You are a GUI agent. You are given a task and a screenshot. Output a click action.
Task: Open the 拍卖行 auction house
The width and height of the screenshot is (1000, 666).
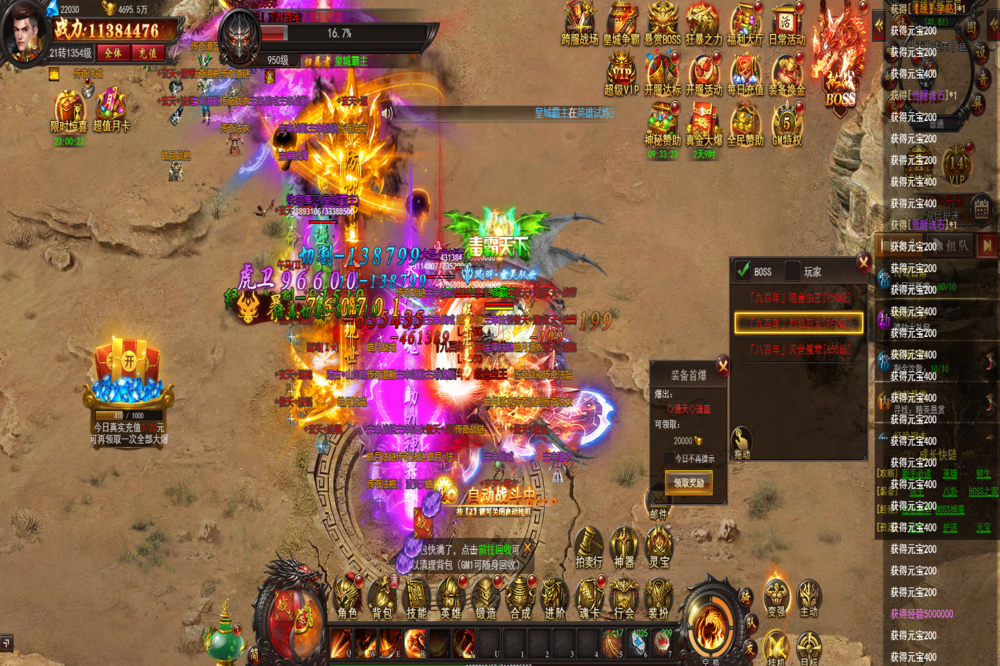[588, 549]
